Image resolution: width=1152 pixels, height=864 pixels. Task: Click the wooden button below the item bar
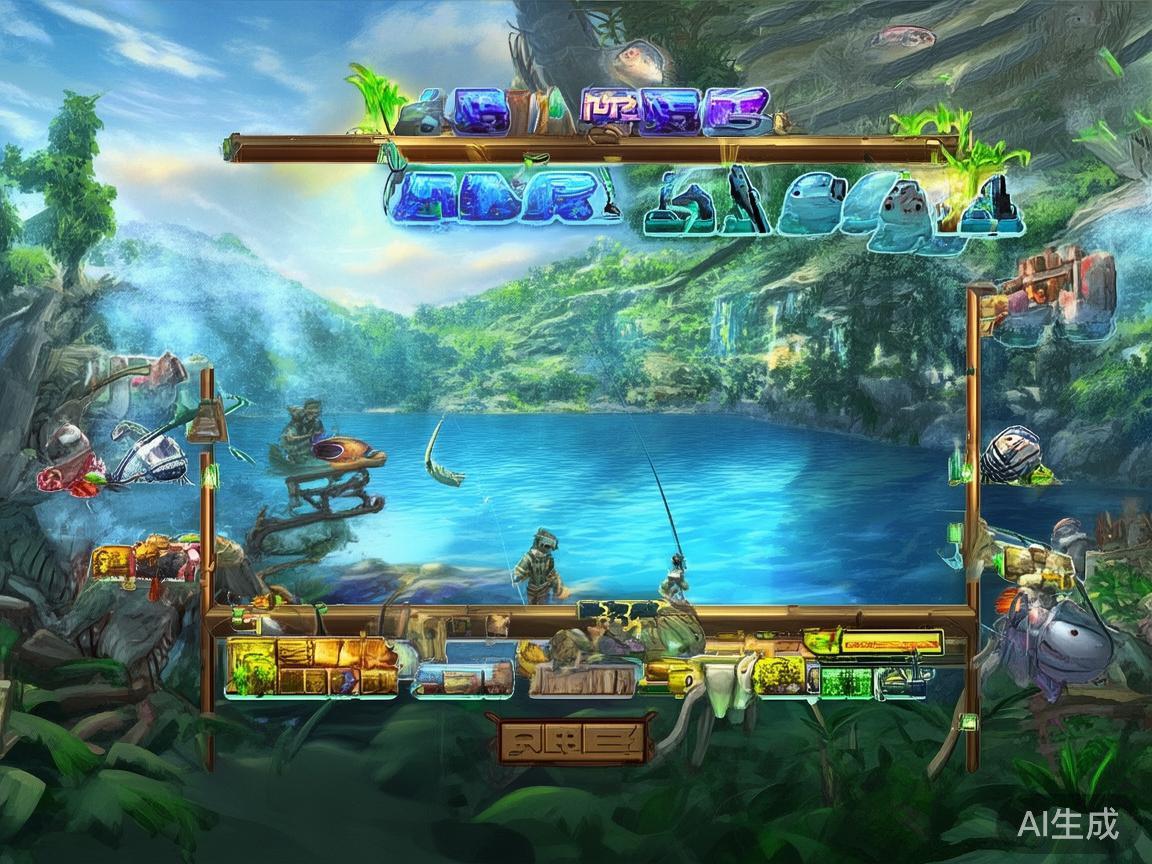point(573,739)
